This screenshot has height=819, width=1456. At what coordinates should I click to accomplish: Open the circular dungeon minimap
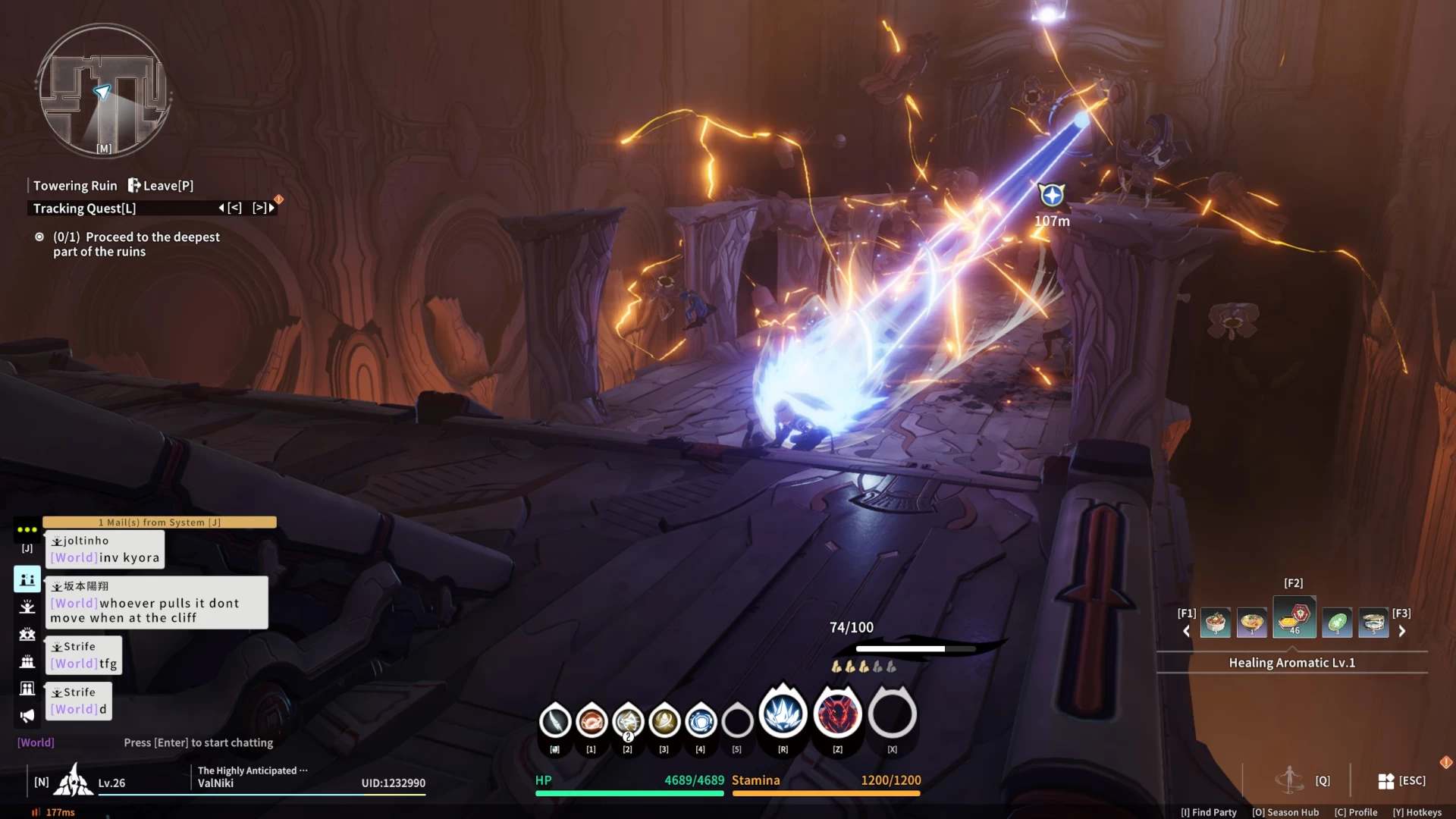(x=104, y=91)
